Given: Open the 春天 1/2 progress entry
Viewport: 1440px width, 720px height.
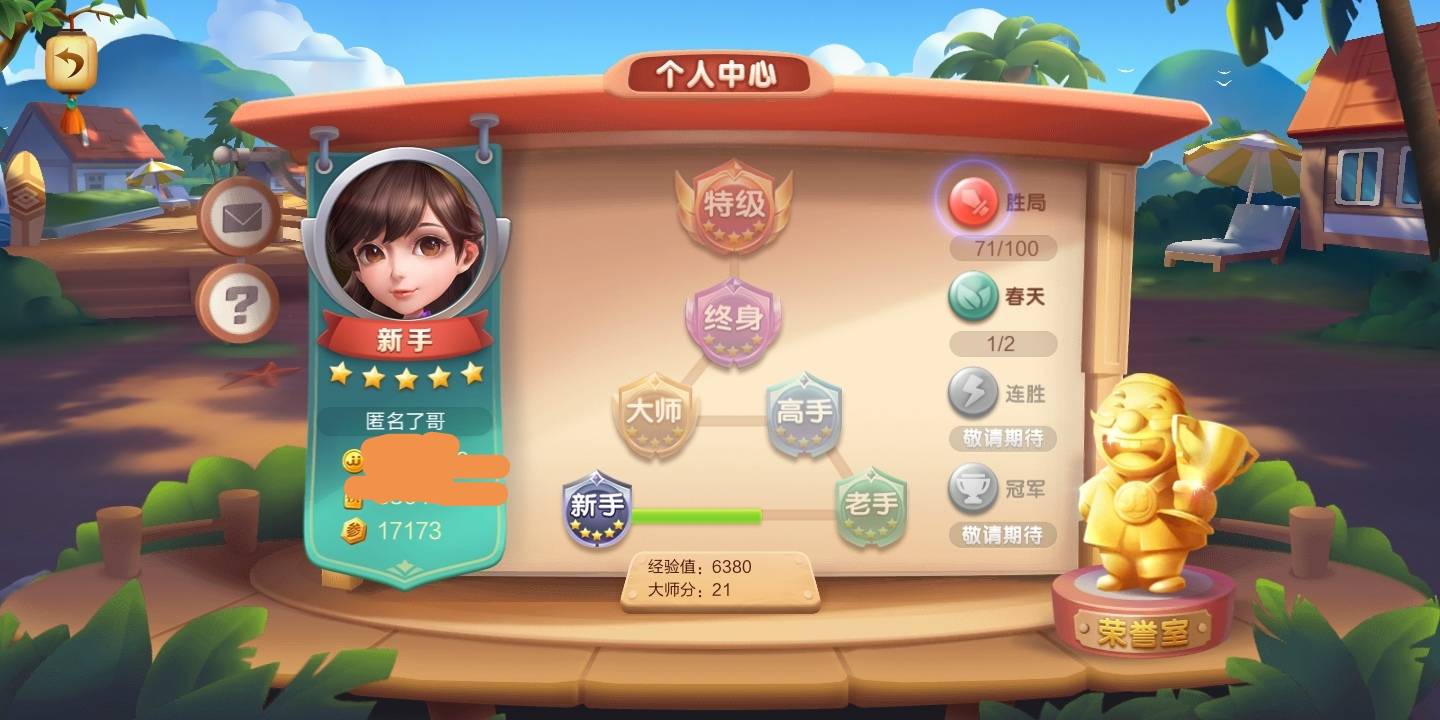Looking at the screenshot, I should (1002, 344).
